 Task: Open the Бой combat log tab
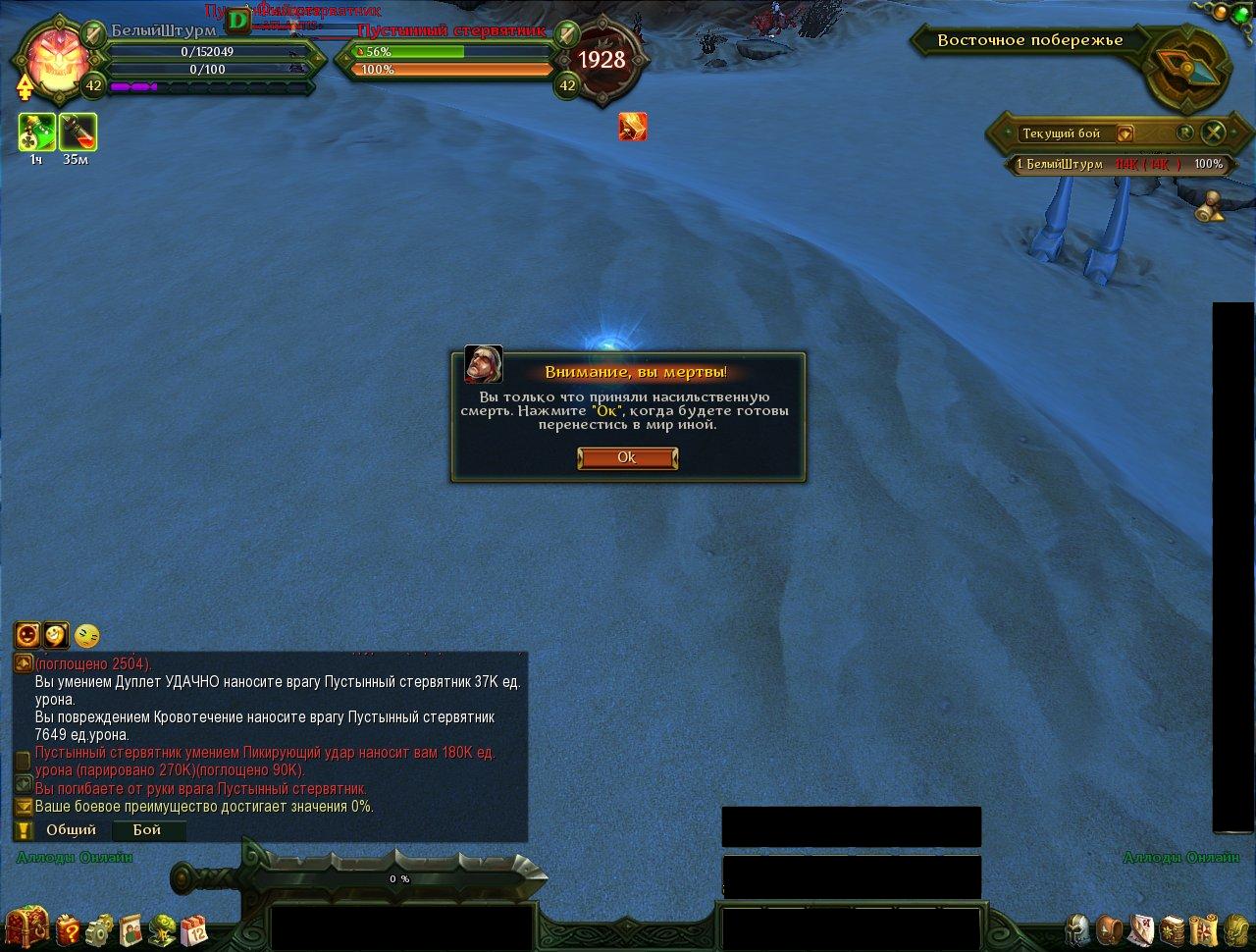pyautogui.click(x=147, y=830)
